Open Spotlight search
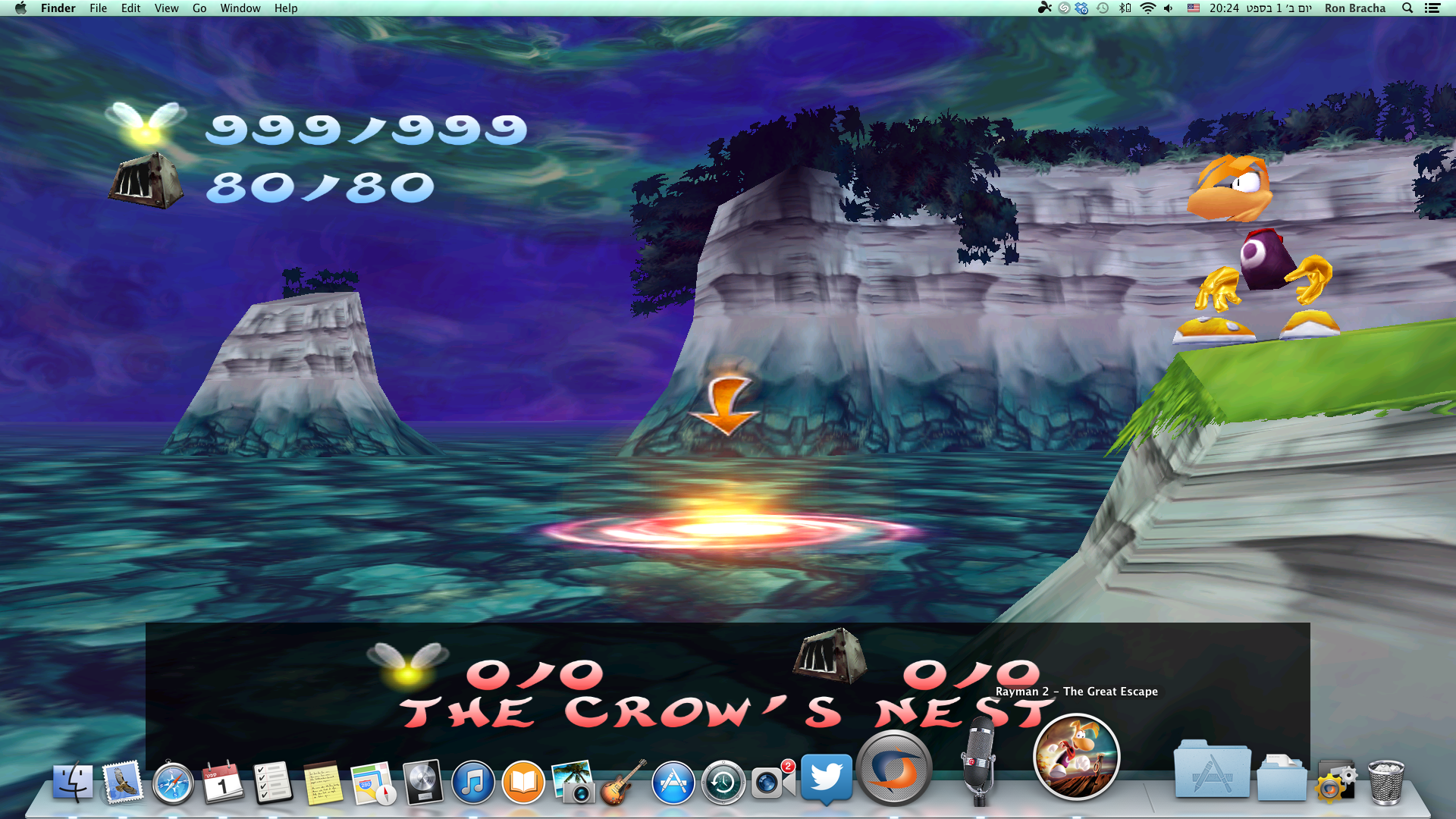 (x=1407, y=8)
